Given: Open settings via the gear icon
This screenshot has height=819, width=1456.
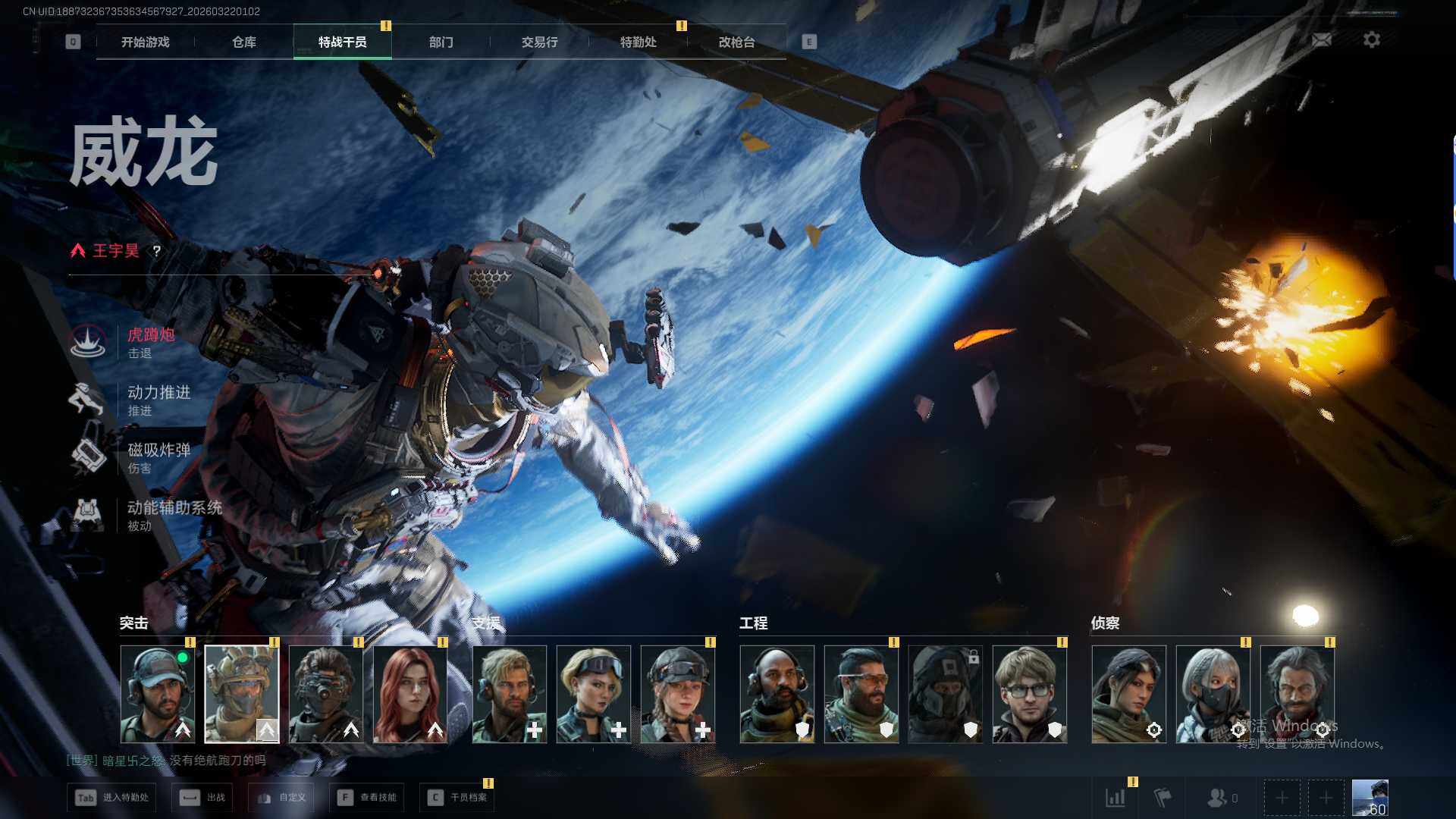Looking at the screenshot, I should (x=1371, y=40).
